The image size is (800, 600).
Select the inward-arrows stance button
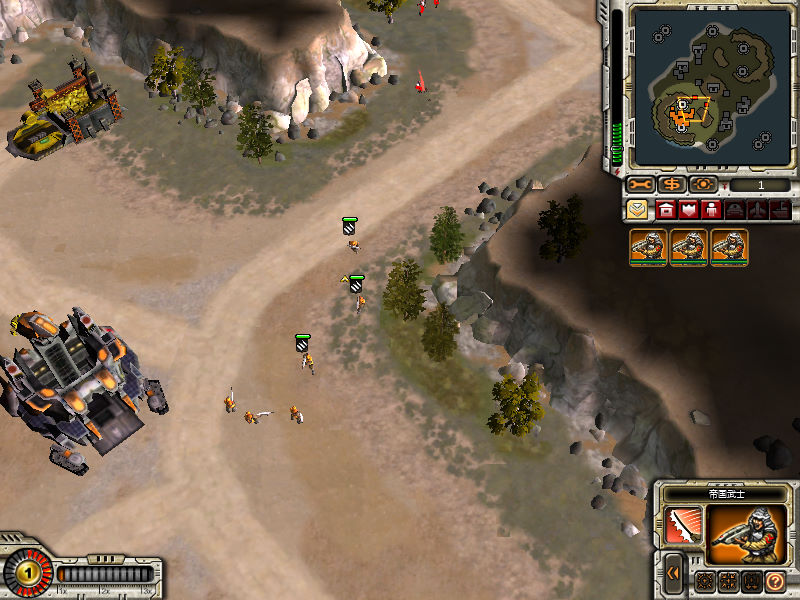pyautogui.click(x=729, y=581)
